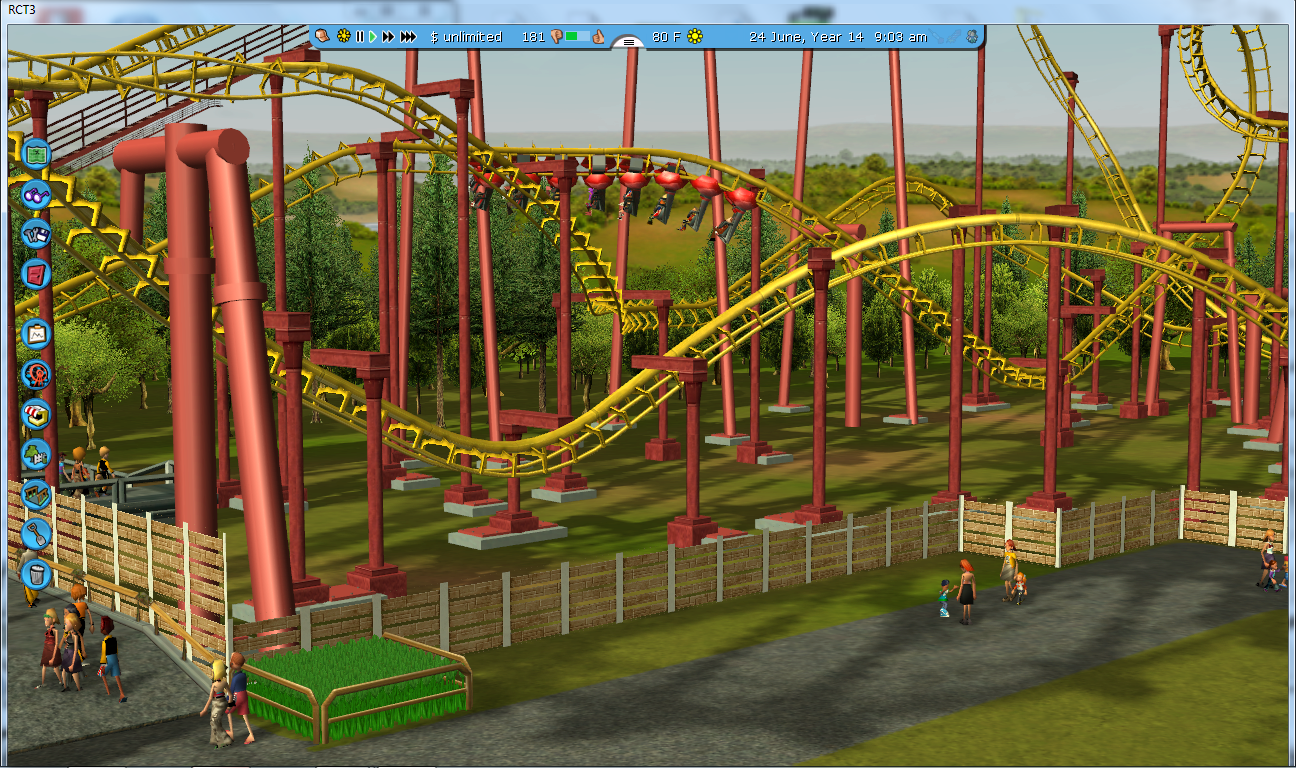
Task: Click the red door icon
Action: click(x=37, y=272)
